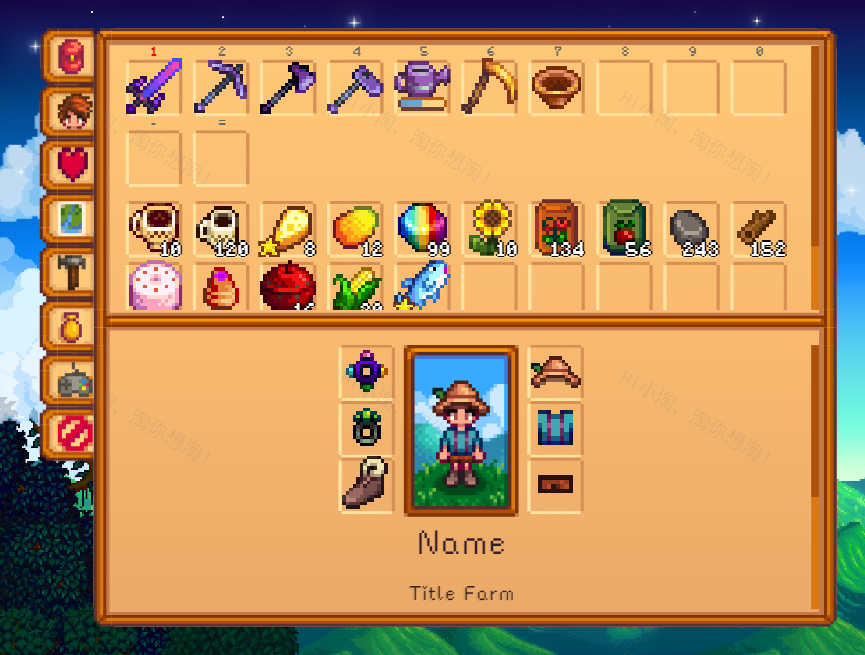865x655 pixels.
Task: Select the blue fish item
Action: coord(422,287)
